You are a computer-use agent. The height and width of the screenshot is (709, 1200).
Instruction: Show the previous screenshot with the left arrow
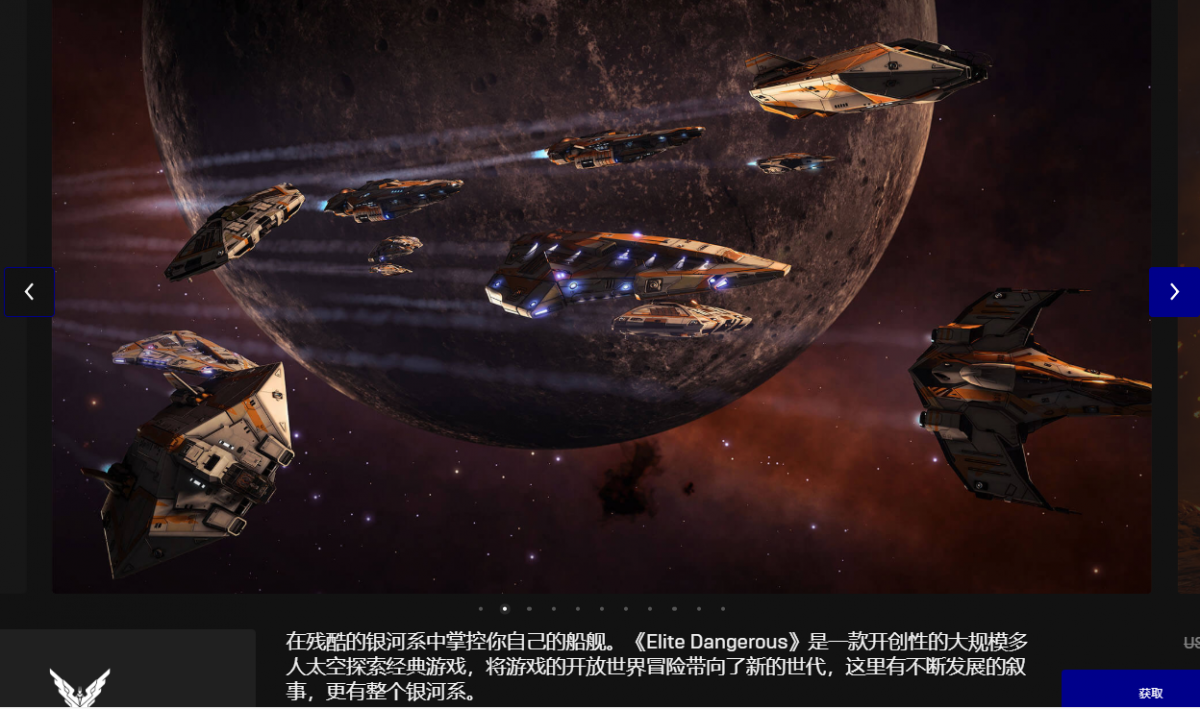[x=29, y=292]
